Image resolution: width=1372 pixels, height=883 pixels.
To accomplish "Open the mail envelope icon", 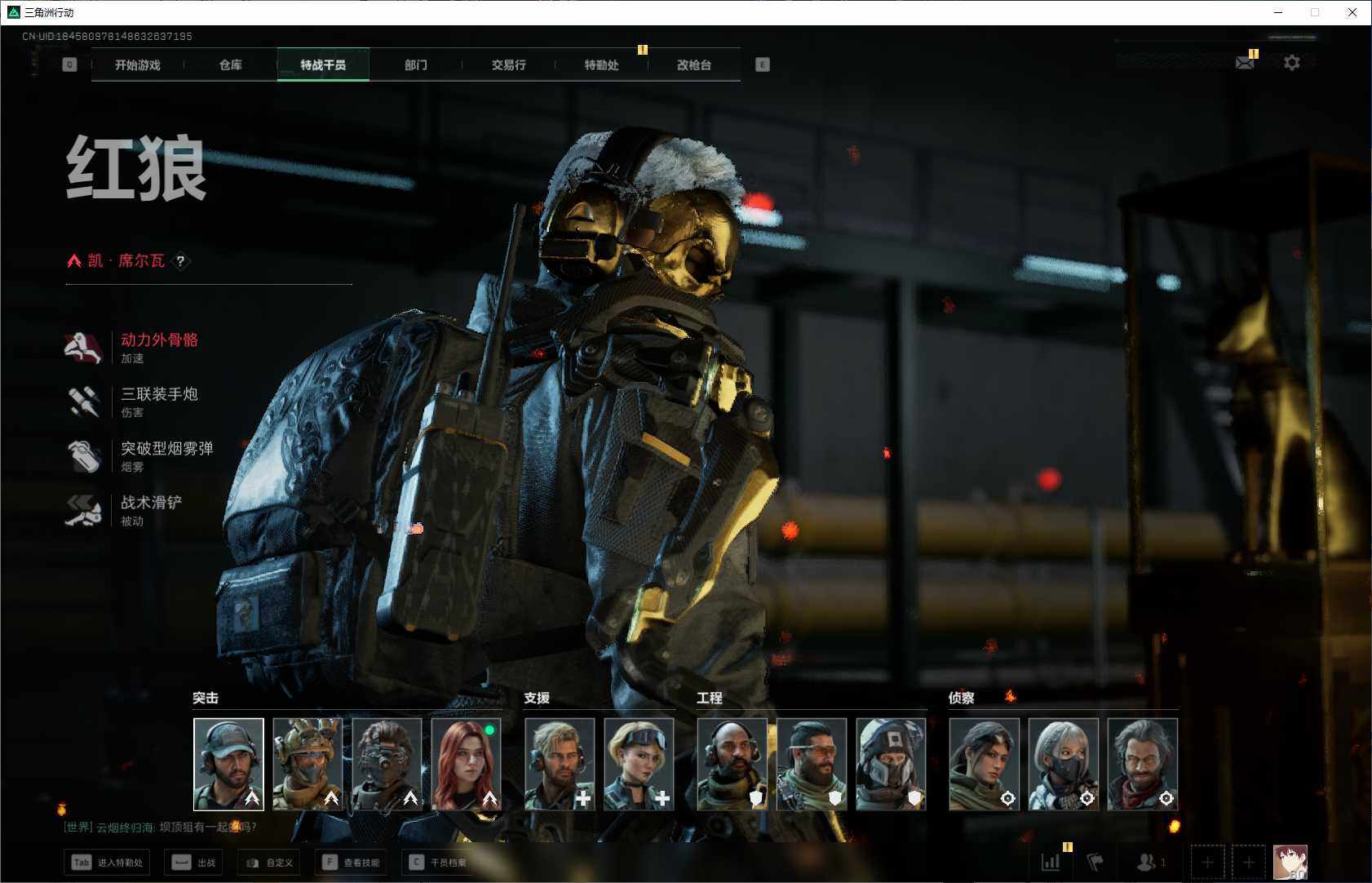I will pos(1245,63).
